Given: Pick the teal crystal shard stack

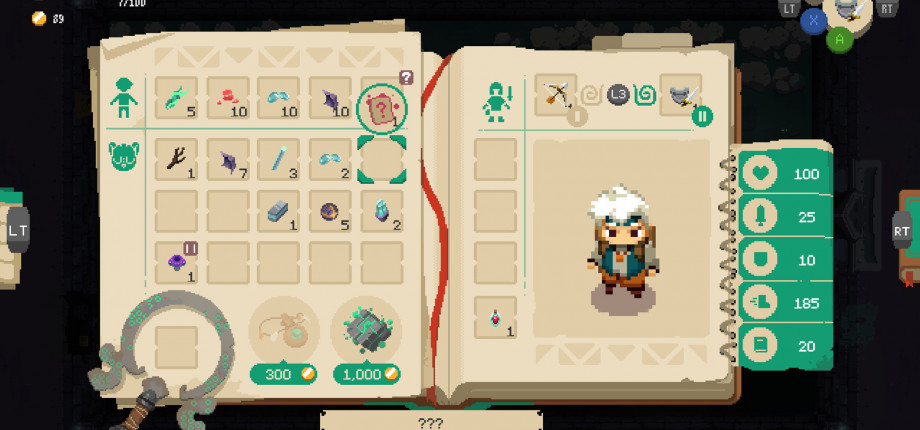Looking at the screenshot, I should [x=381, y=210].
